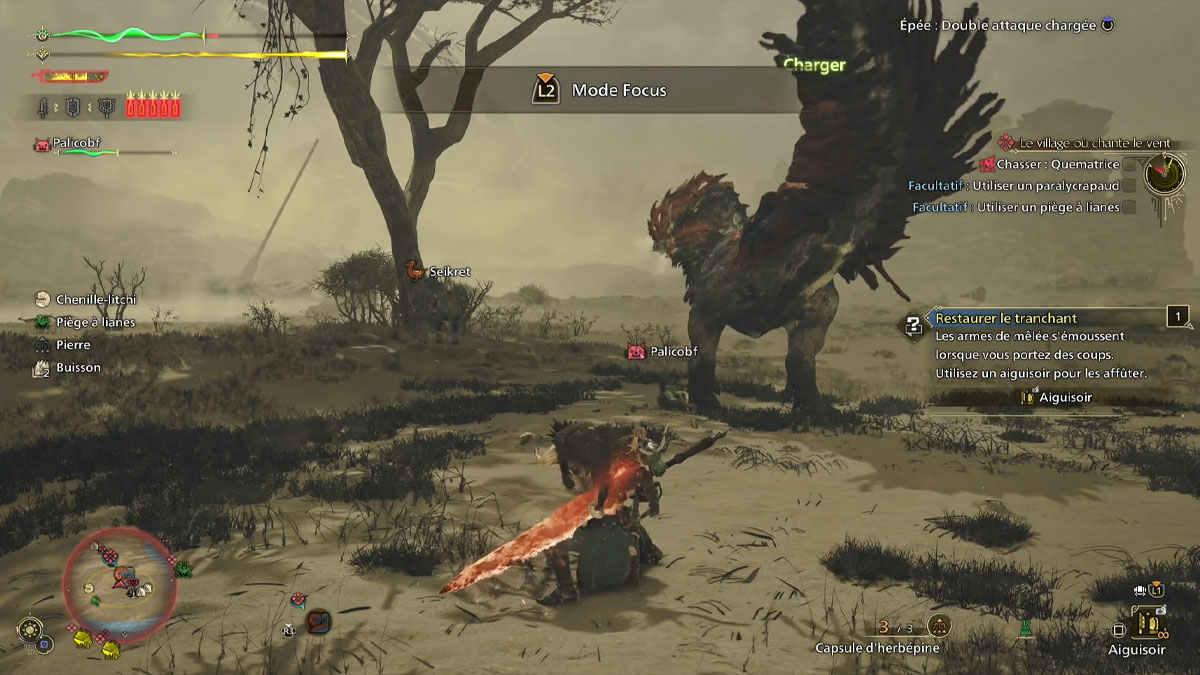The width and height of the screenshot is (1200, 675).
Task: Select Piège à lianes in nearby items list
Action: 95,322
